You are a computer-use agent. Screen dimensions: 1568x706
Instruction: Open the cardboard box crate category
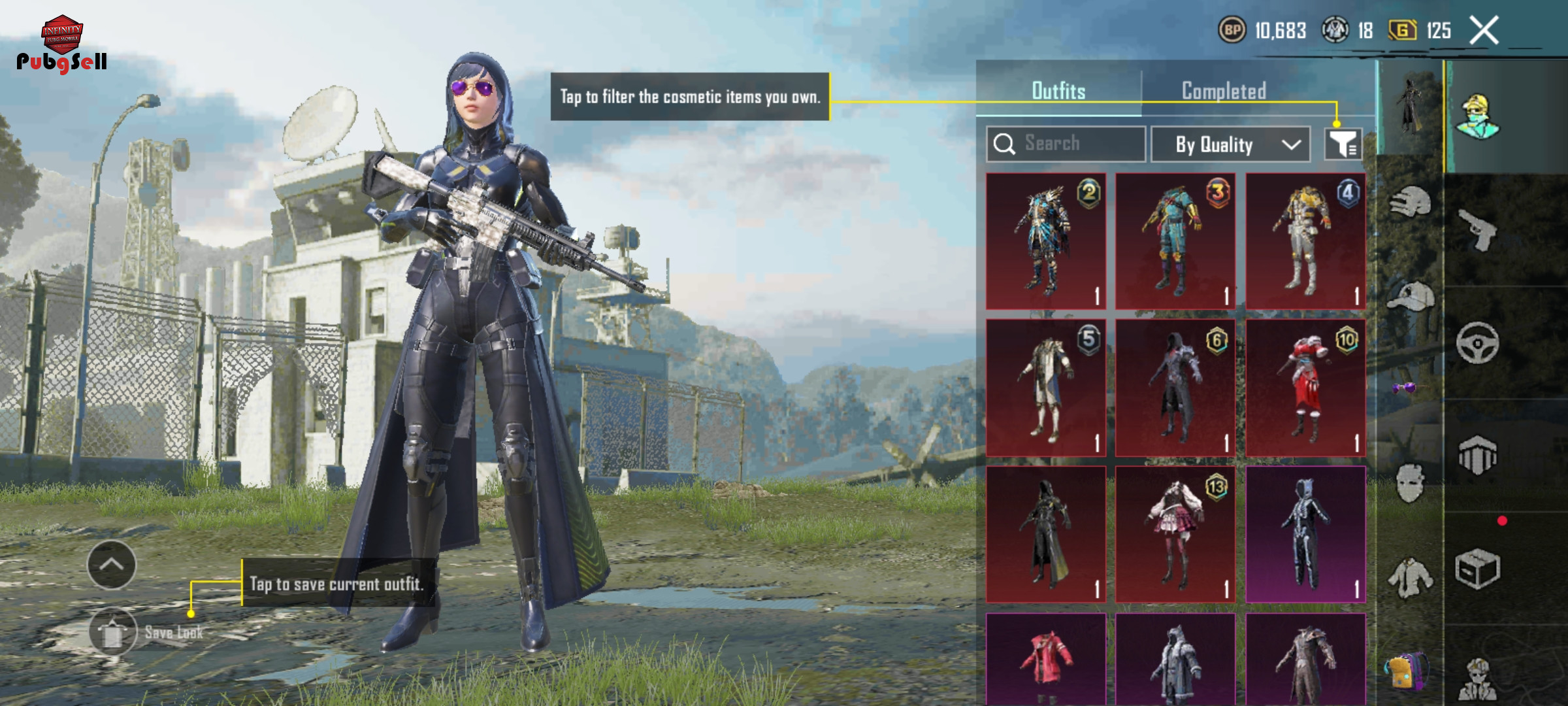point(1477,569)
